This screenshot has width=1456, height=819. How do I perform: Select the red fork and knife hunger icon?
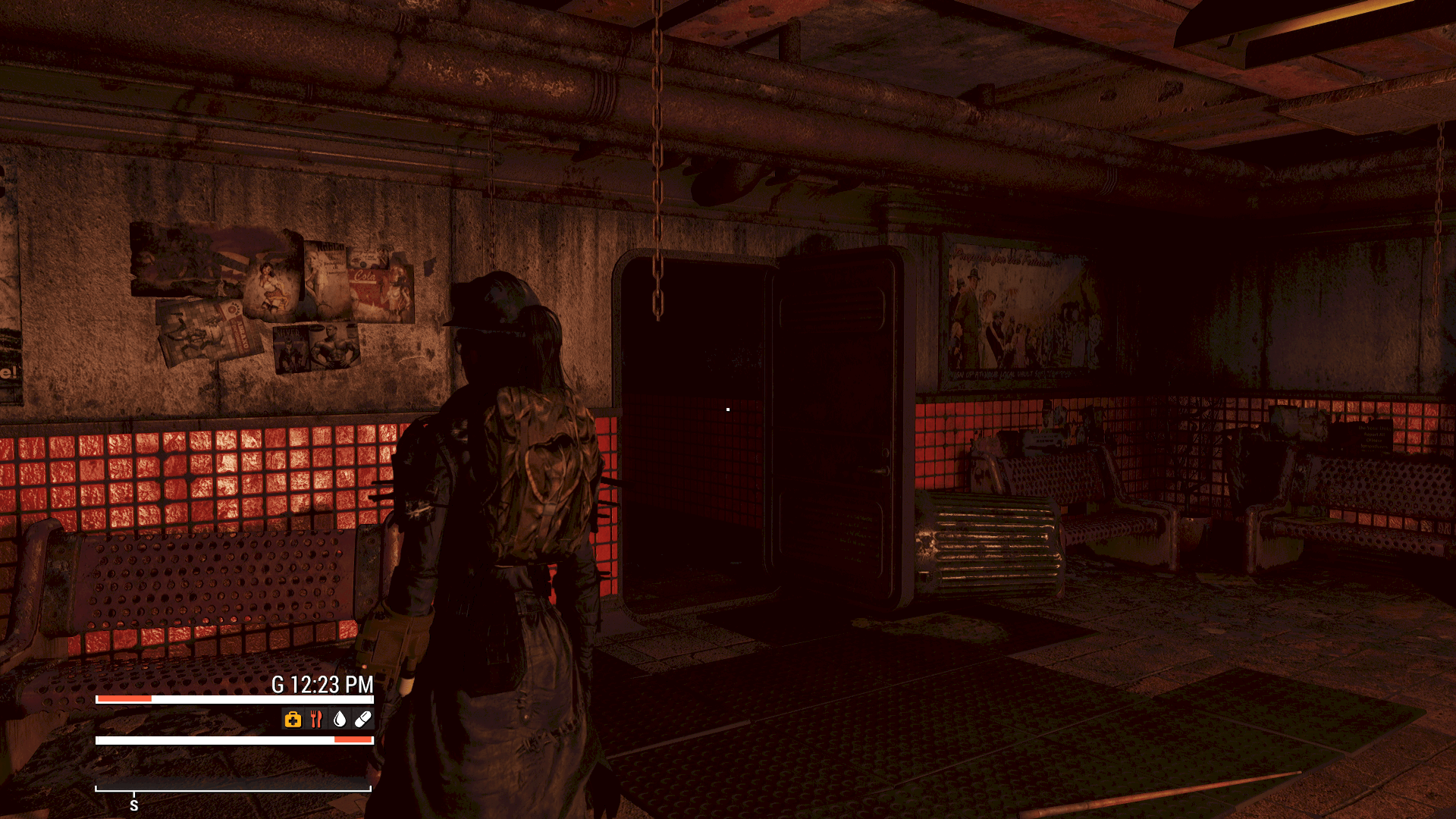(x=316, y=719)
